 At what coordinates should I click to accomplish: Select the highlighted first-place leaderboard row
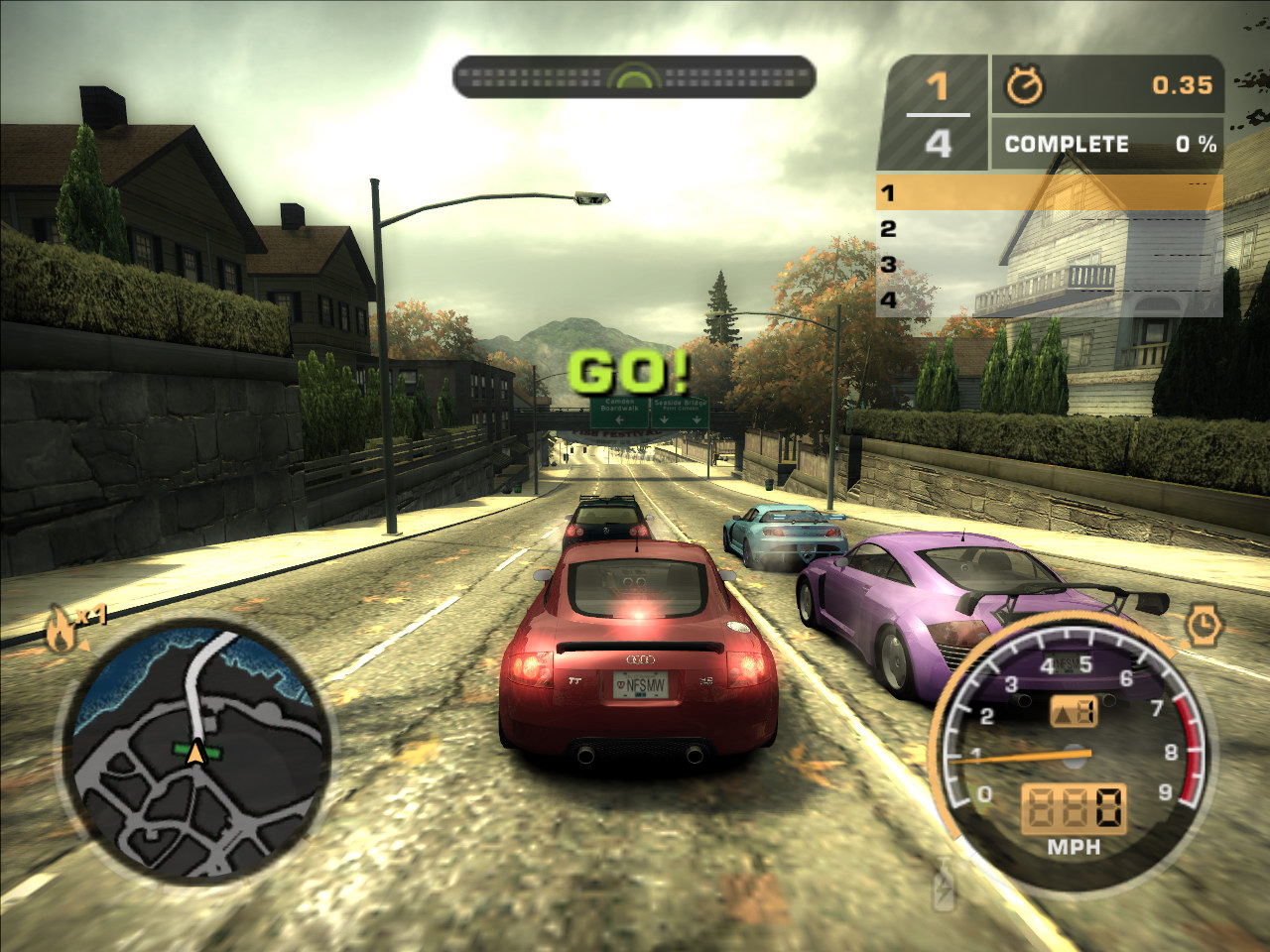click(1049, 191)
